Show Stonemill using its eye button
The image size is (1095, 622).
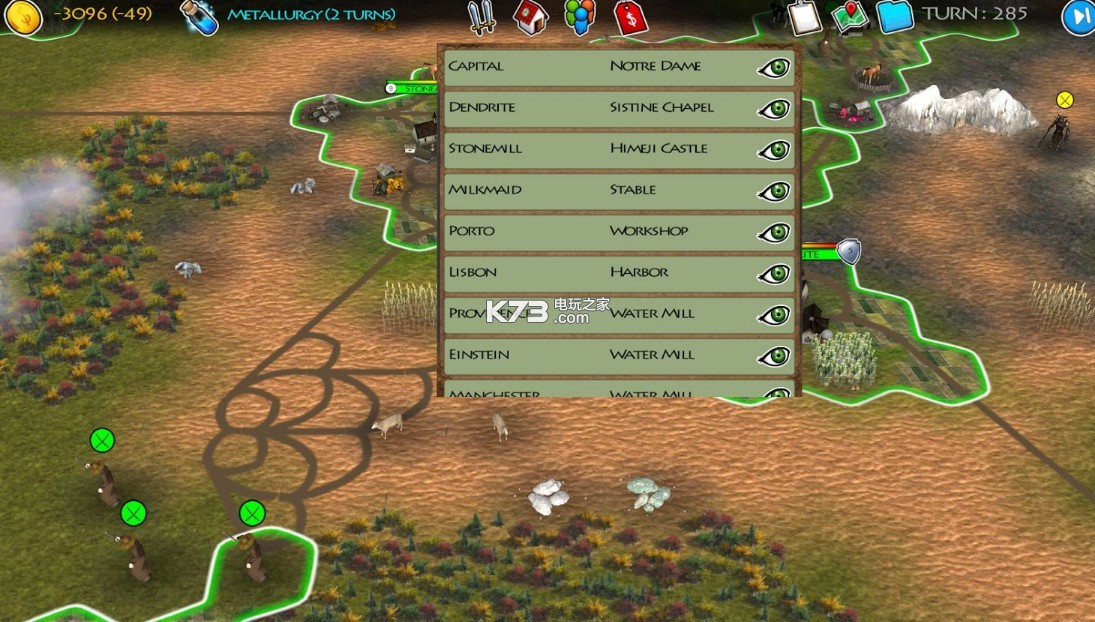pyautogui.click(x=774, y=150)
